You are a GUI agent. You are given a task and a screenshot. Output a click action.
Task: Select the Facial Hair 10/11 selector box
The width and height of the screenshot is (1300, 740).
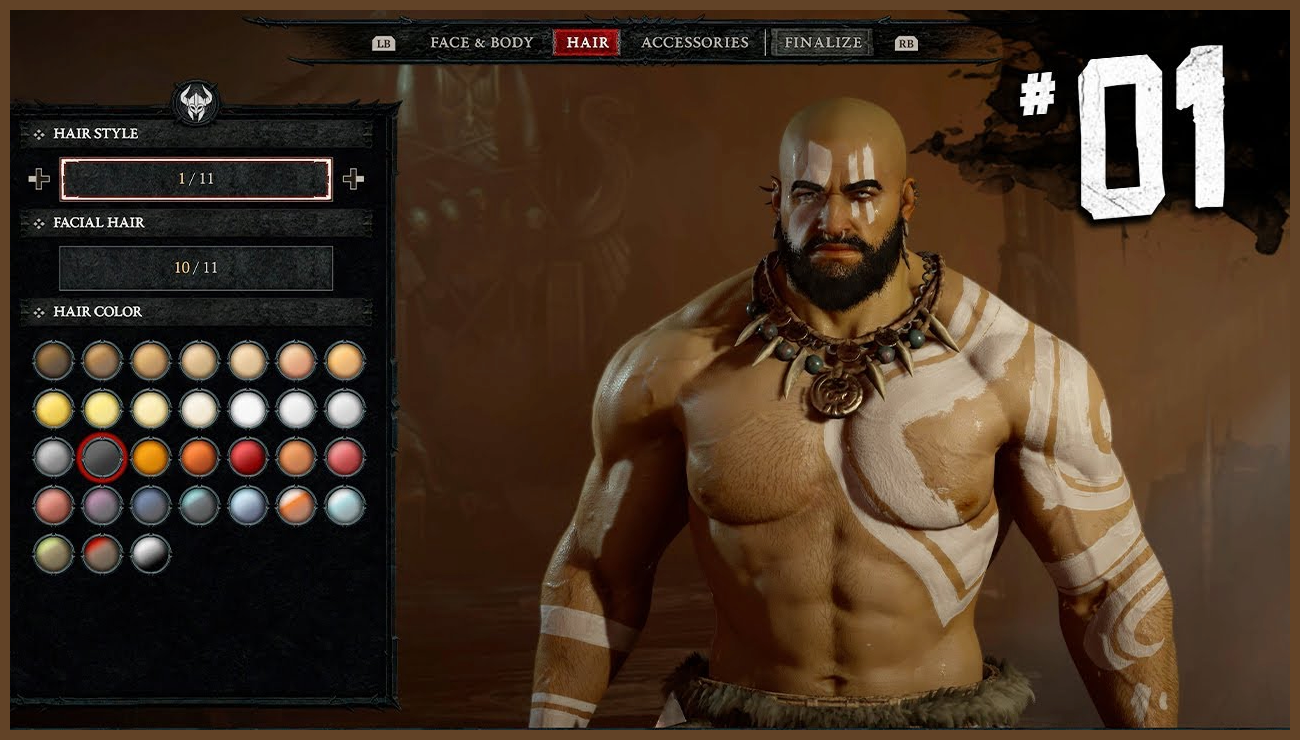tap(196, 268)
